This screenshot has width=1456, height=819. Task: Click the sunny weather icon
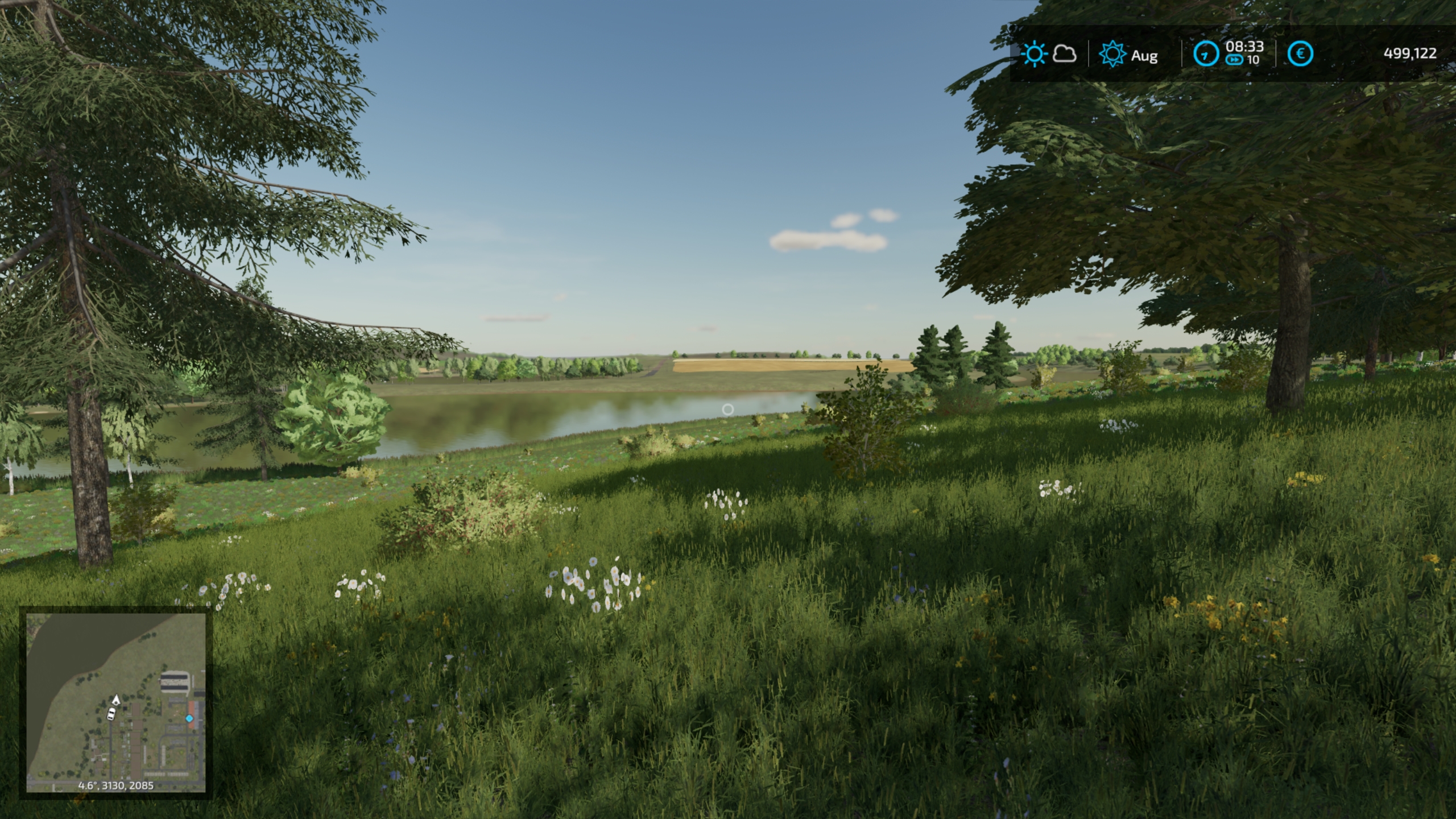[1033, 55]
